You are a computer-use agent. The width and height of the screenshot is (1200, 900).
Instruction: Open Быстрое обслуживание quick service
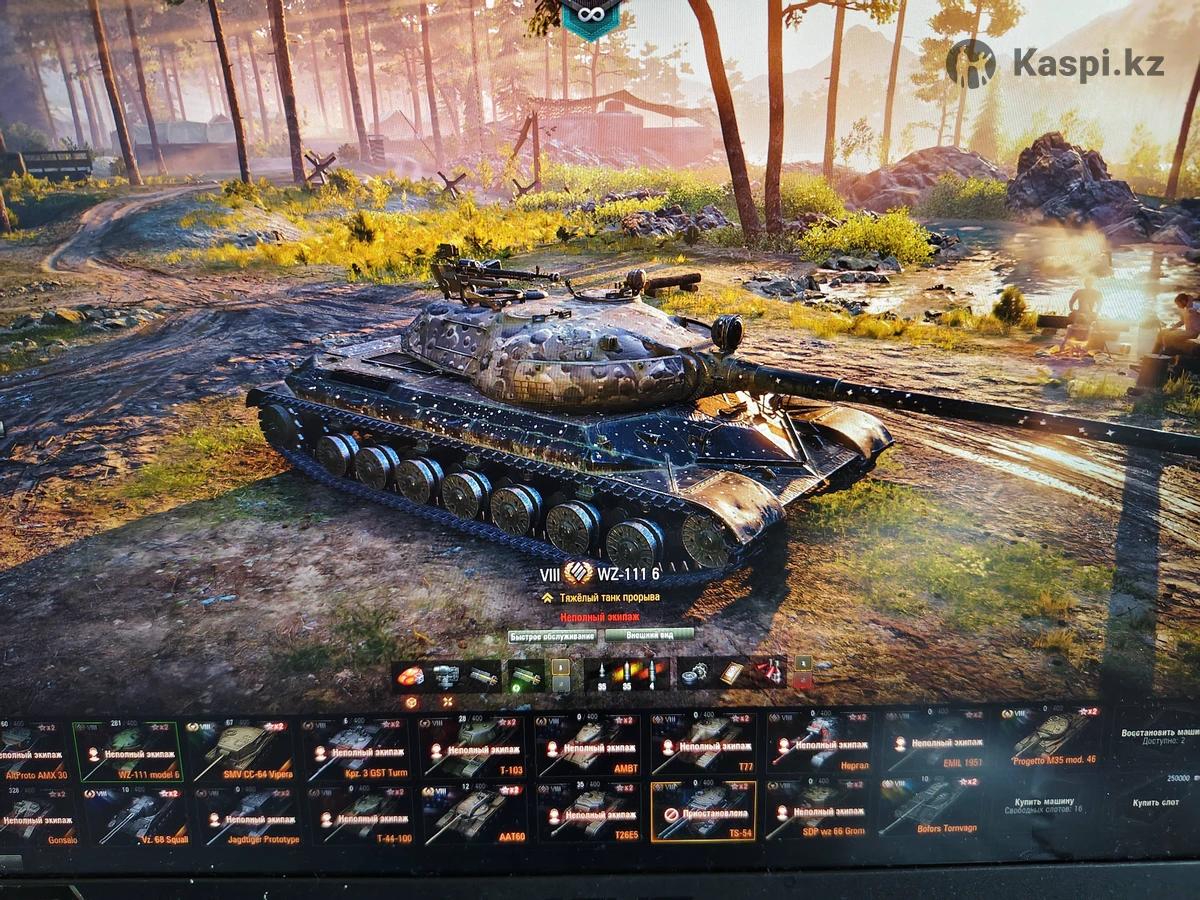click(552, 636)
